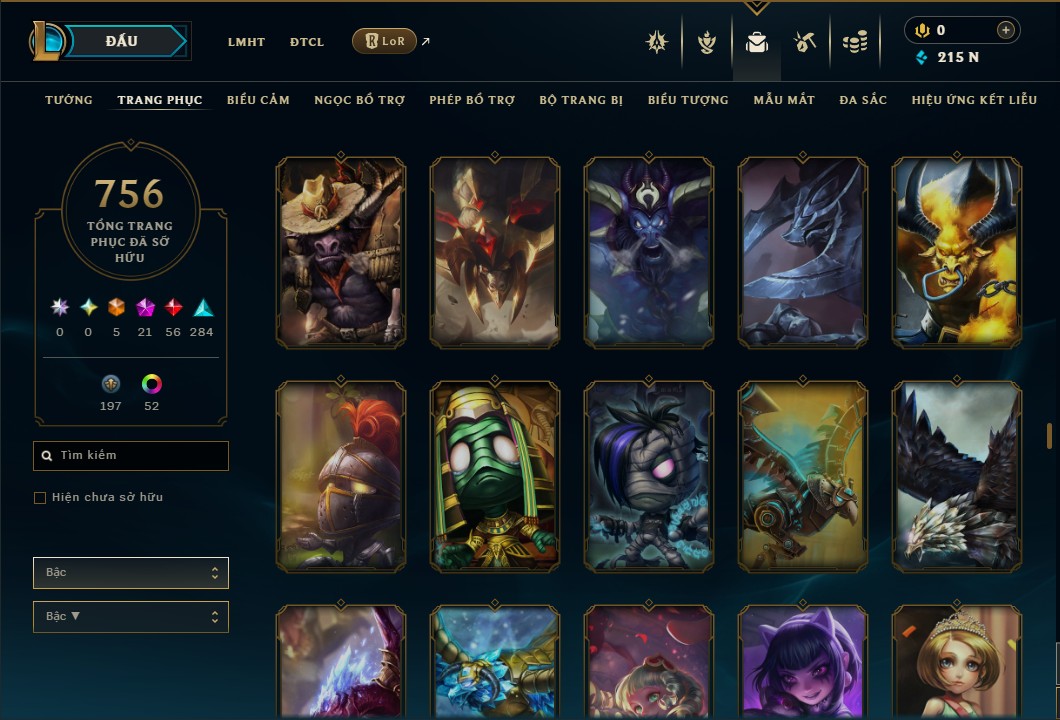Click the plus button to buy RP

[1005, 30]
